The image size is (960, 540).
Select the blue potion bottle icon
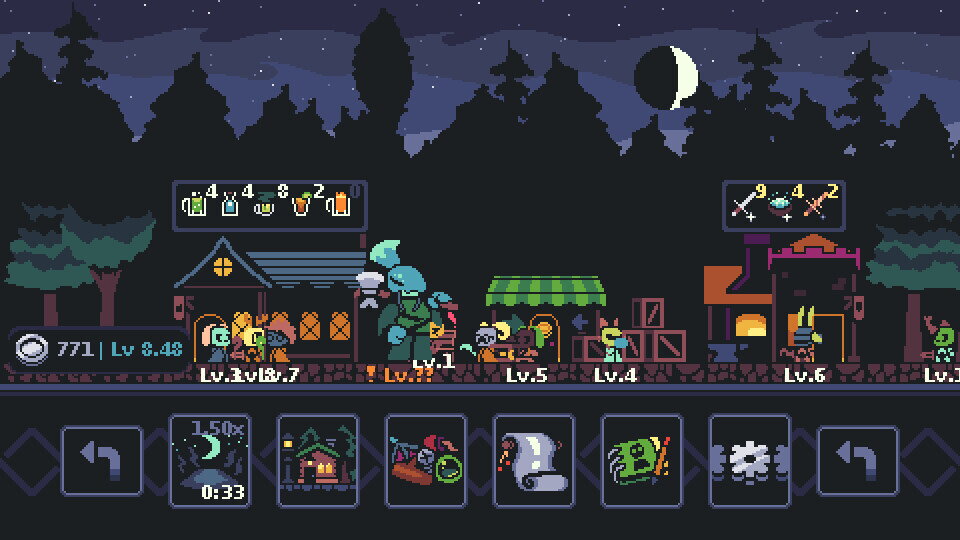[230, 205]
